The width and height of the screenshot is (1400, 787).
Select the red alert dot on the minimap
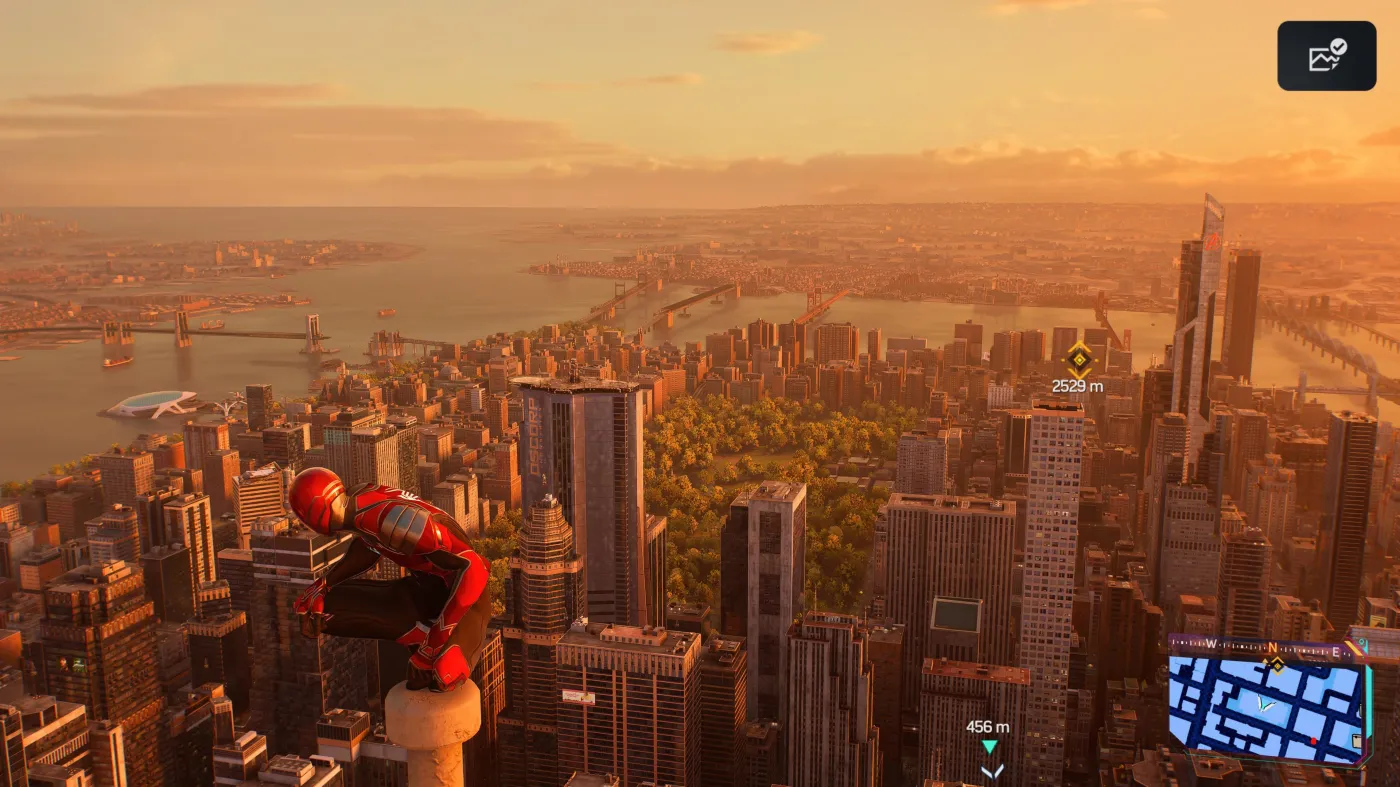(x=1314, y=741)
